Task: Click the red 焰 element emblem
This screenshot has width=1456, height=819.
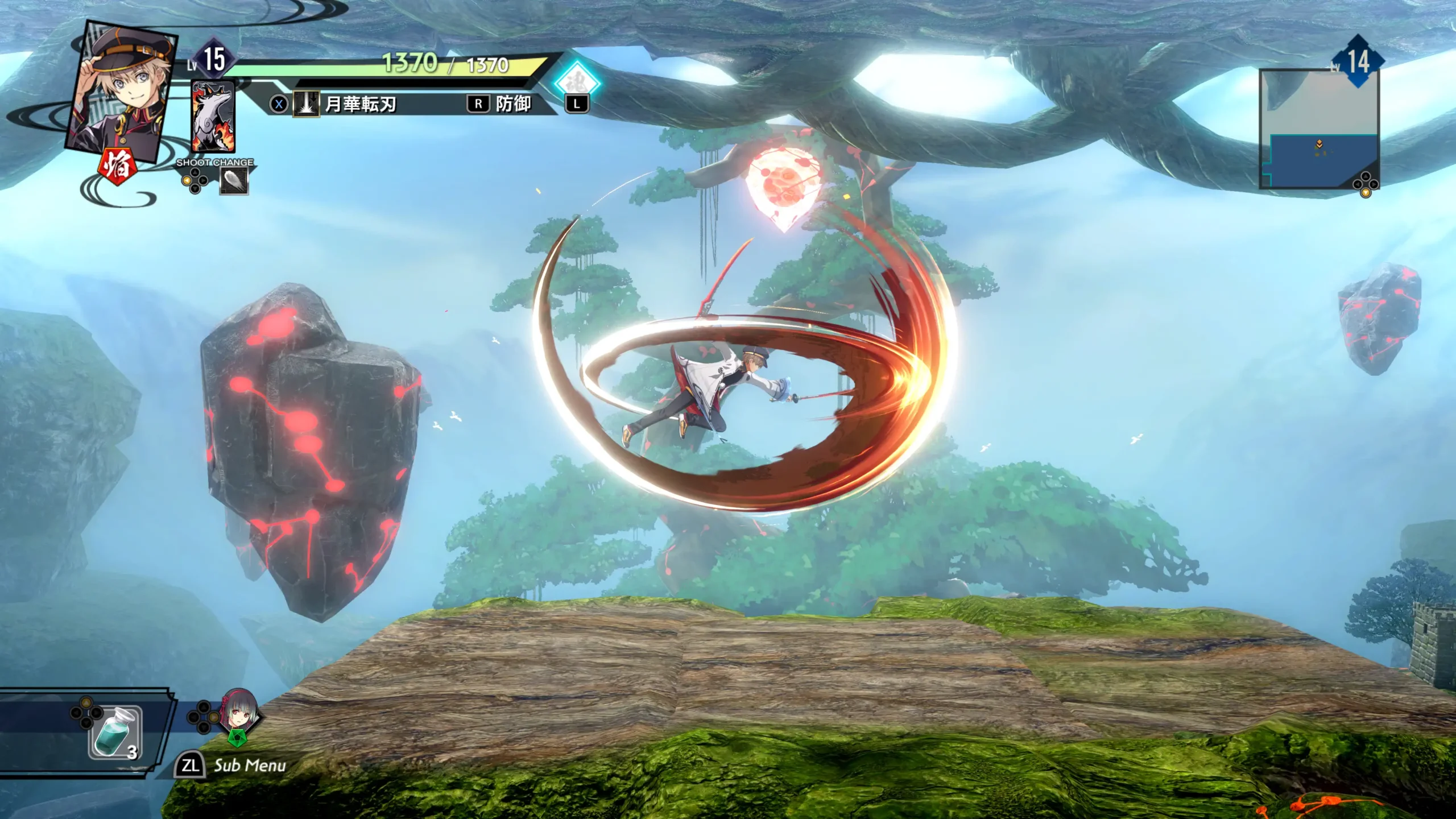Action: [118, 166]
